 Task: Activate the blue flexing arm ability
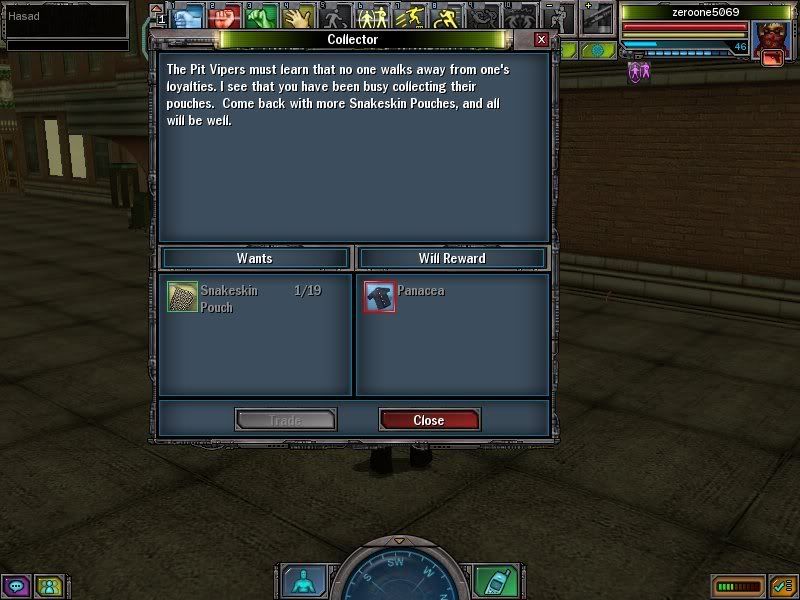pos(188,16)
